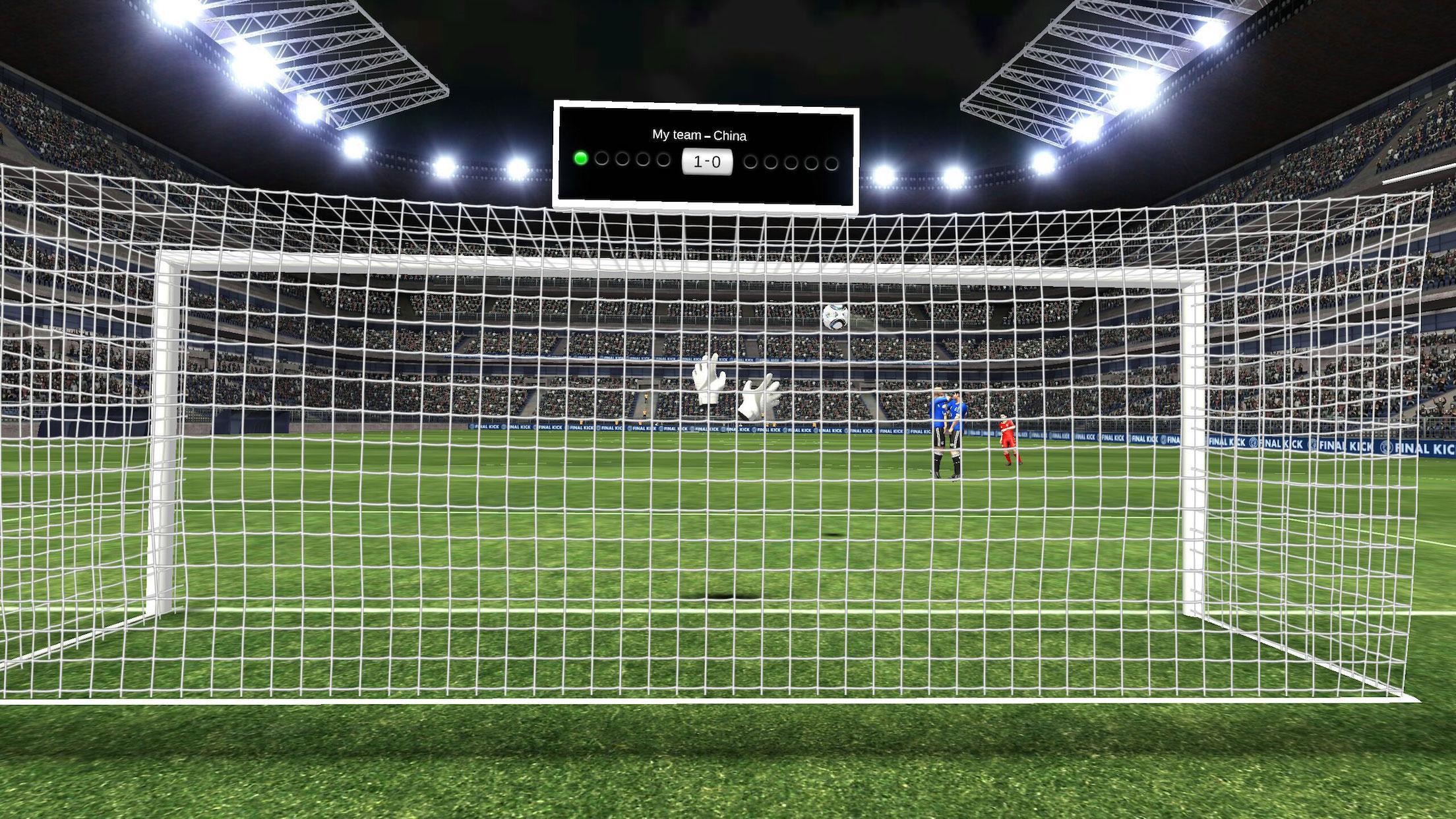The image size is (1456, 819).
Task: Click the last indicator circle on the right
Action: point(832,164)
